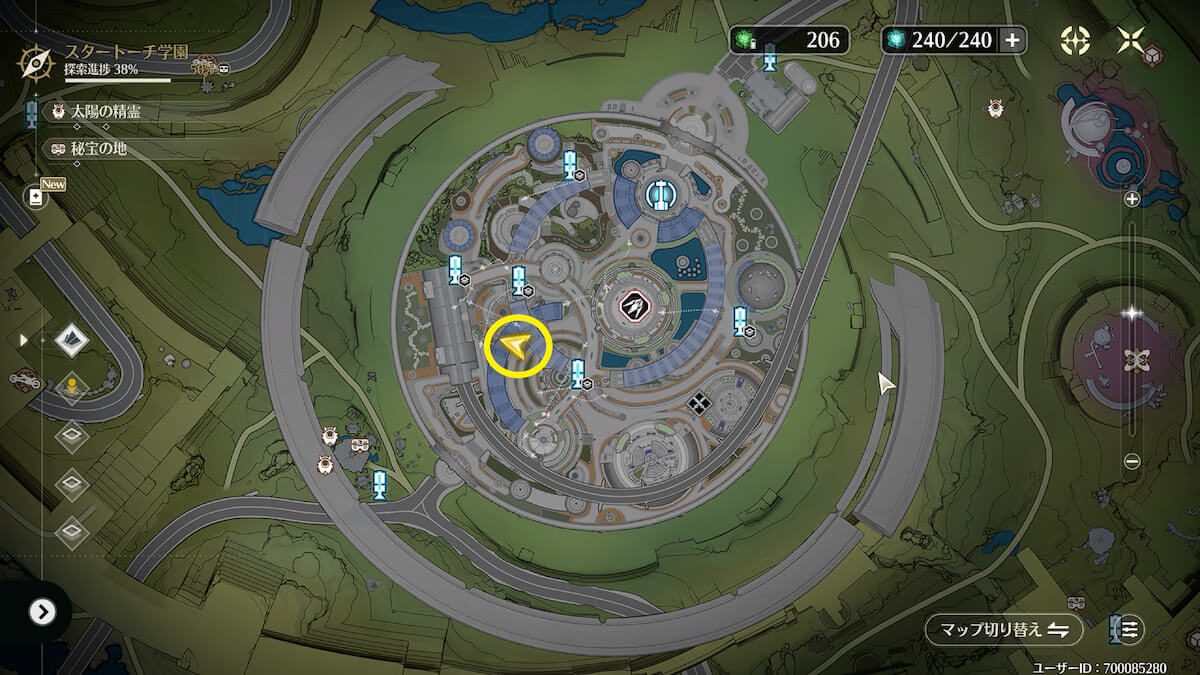Open the map marker filter list button
Viewport: 1200px width, 675px height.
tap(1128, 630)
